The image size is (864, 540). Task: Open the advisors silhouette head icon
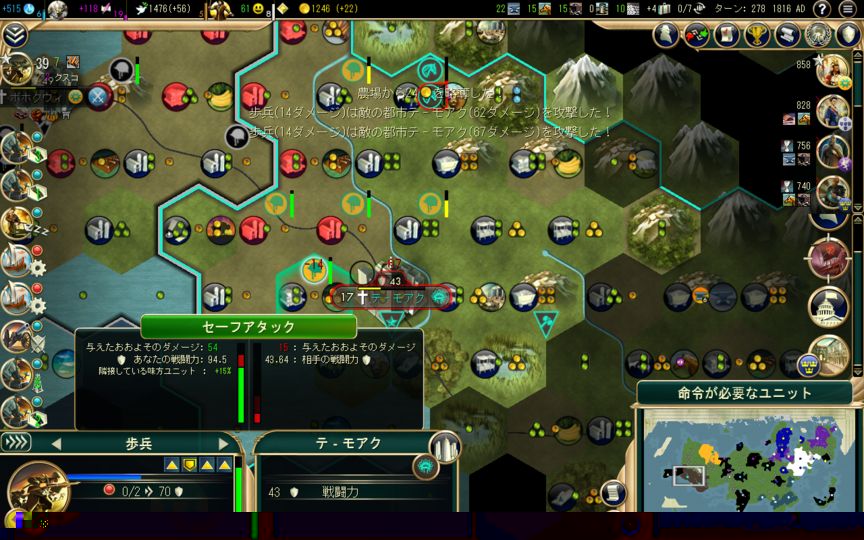click(665, 35)
